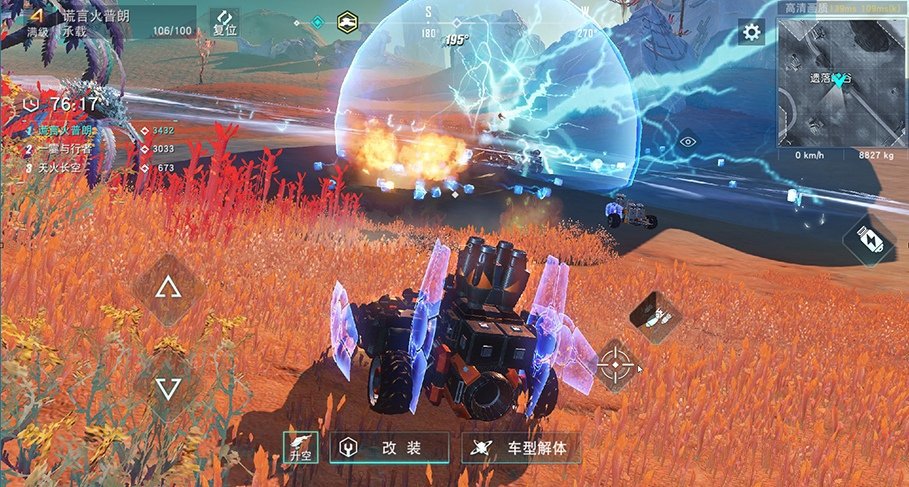Open the 改装 modification menu

(391, 447)
